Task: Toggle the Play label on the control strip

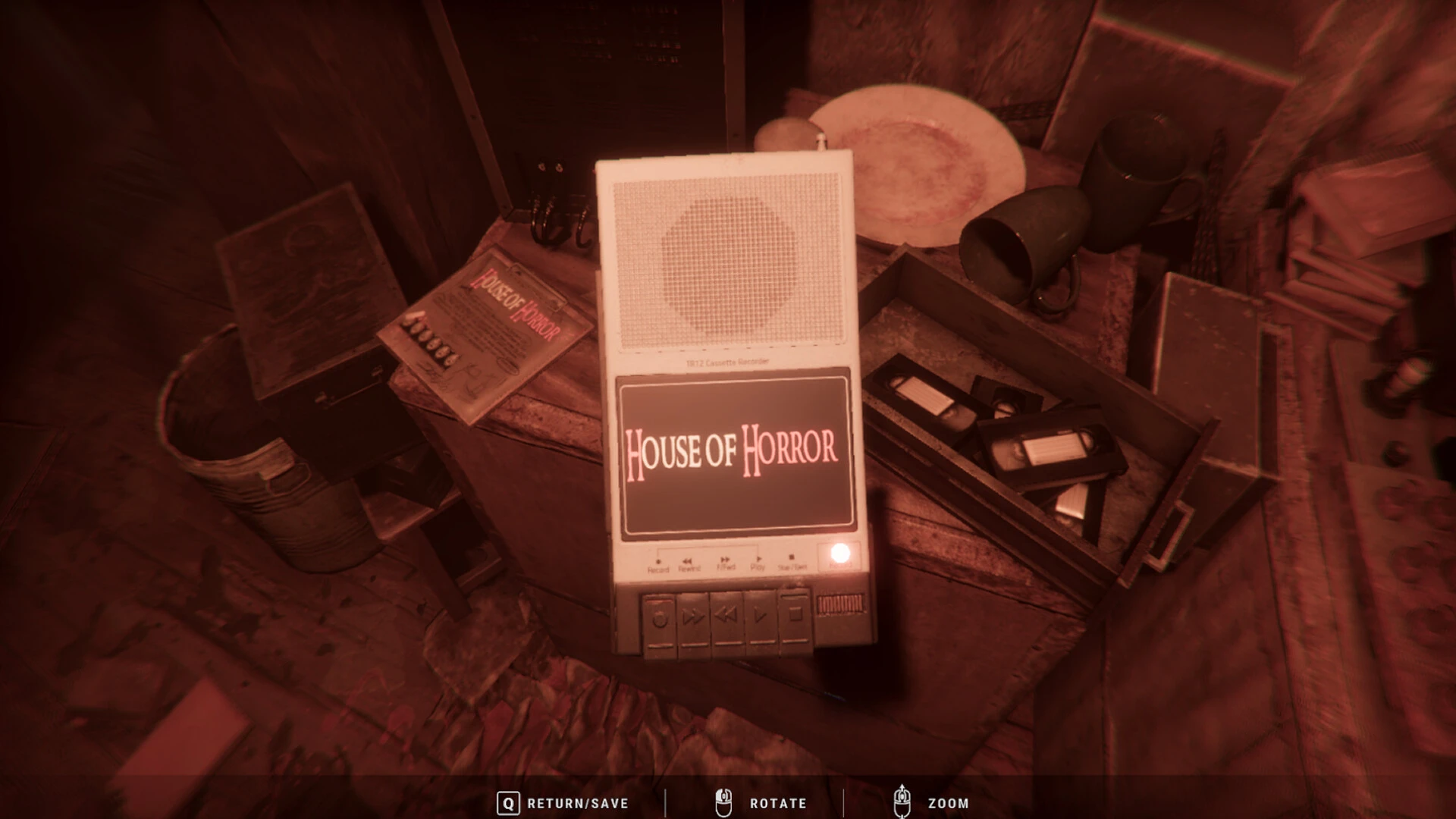Action: (758, 567)
